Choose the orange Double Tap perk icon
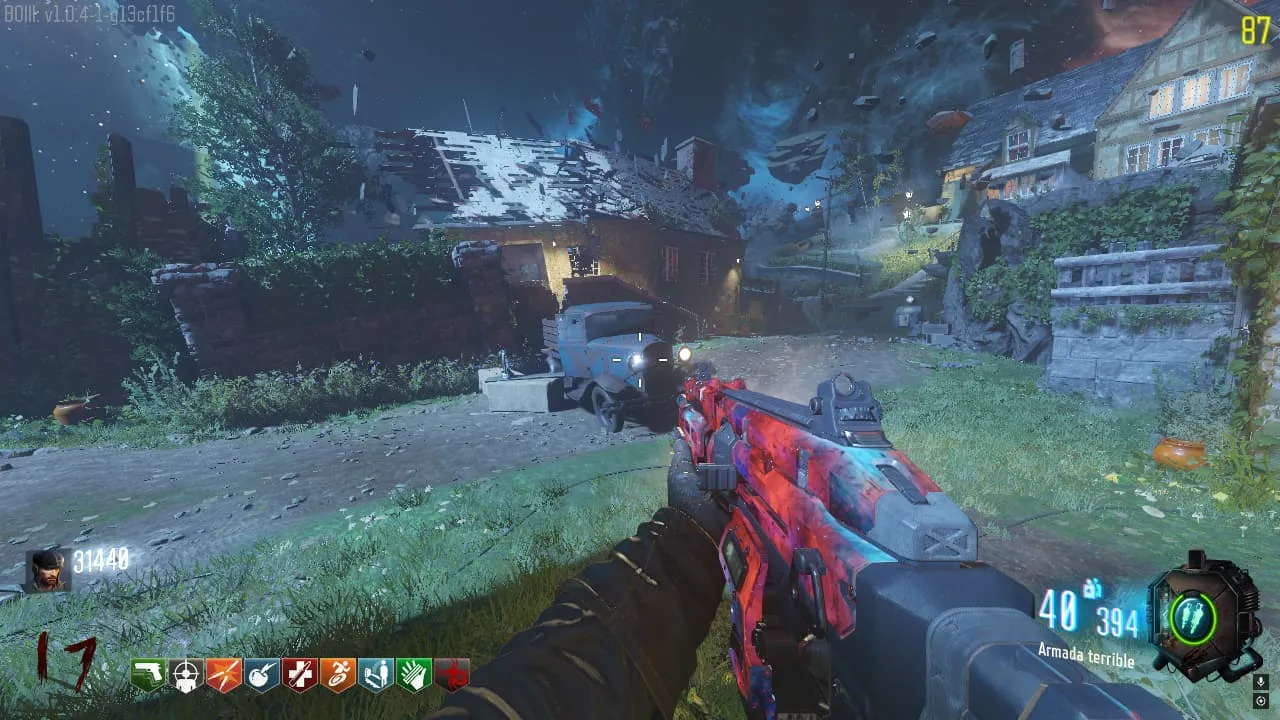Image resolution: width=1280 pixels, height=720 pixels. tap(224, 675)
